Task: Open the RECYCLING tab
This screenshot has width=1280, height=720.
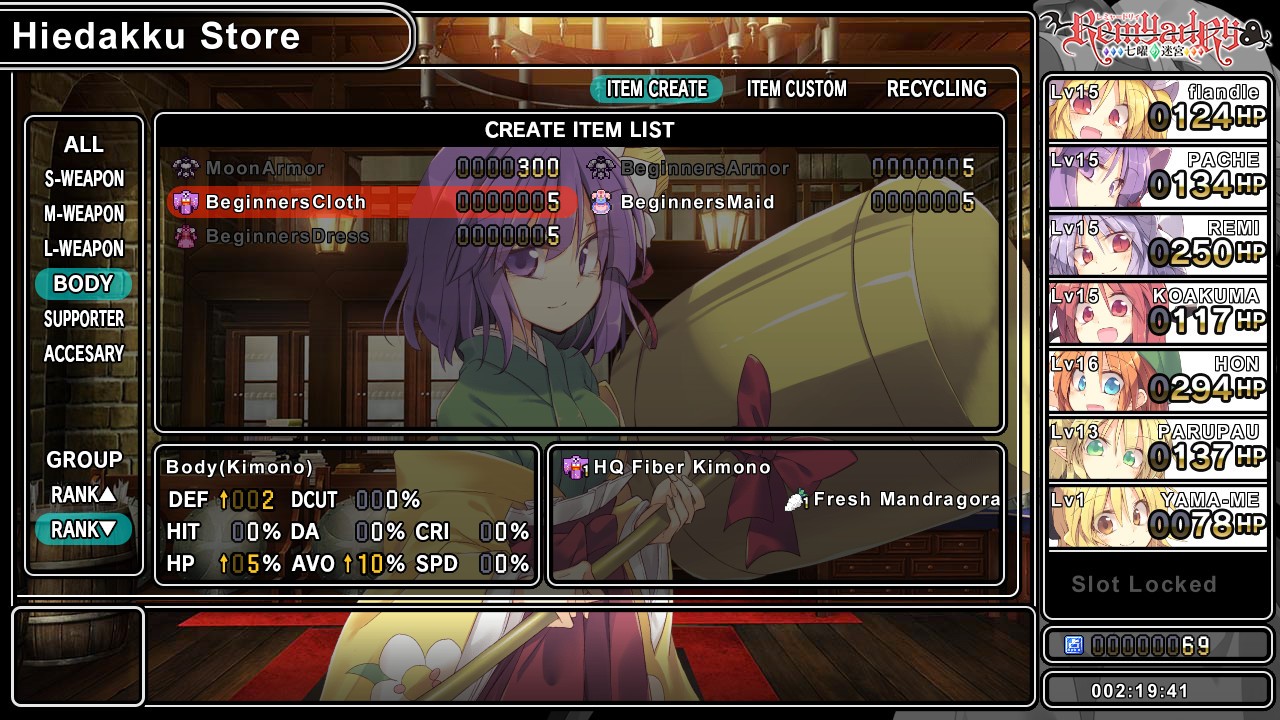Action: point(936,89)
